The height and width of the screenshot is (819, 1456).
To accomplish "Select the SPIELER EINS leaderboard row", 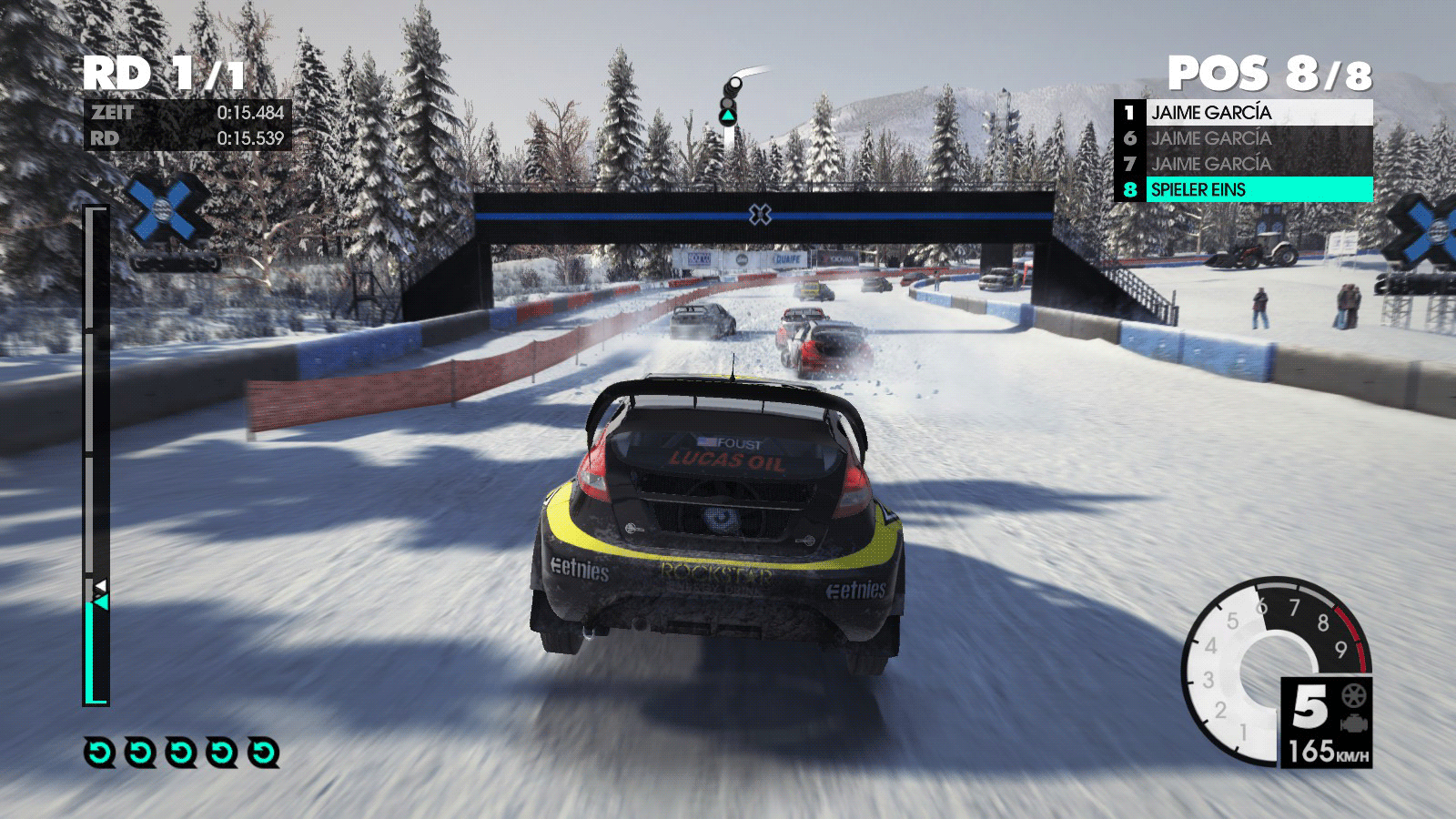I will coord(1243,189).
